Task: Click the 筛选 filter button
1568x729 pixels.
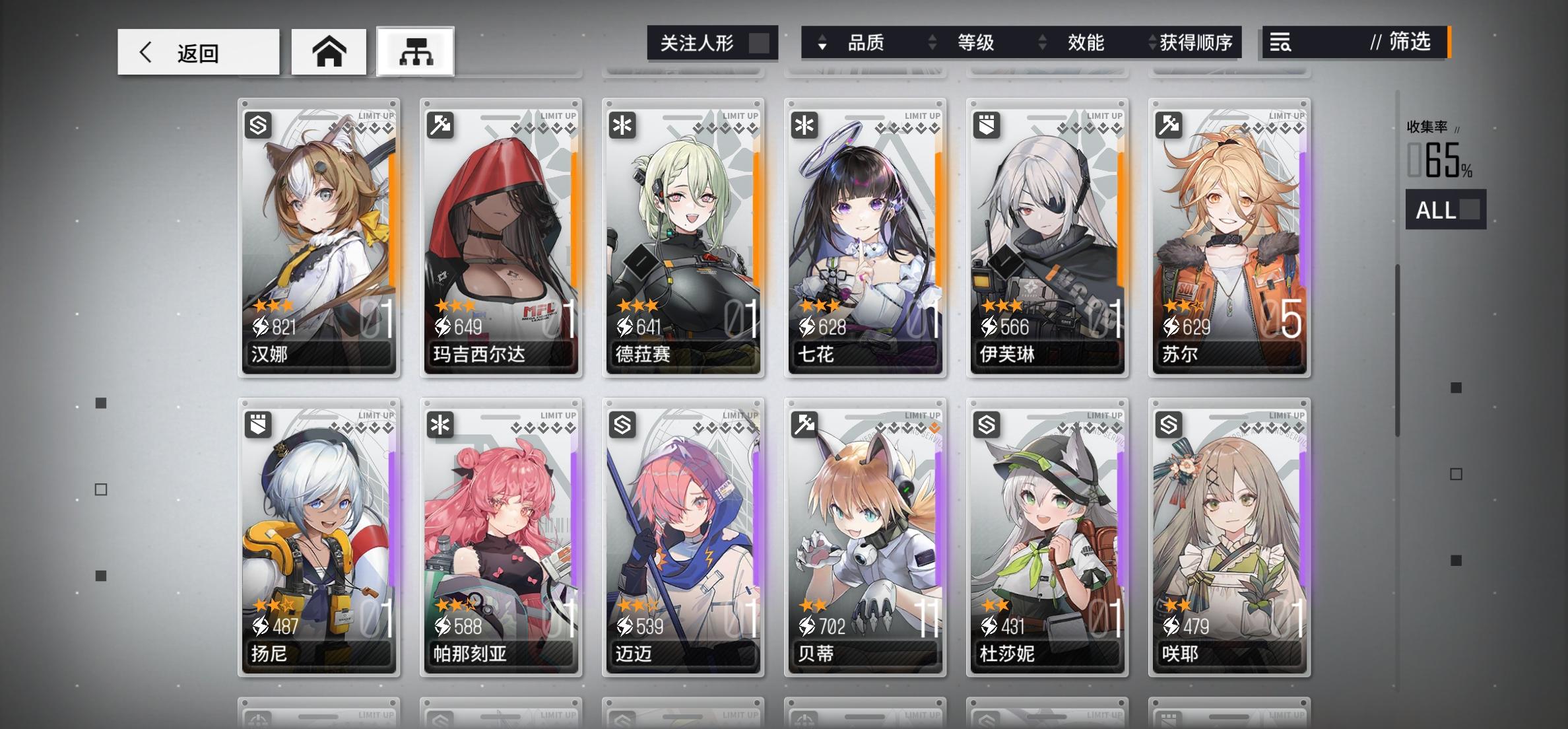Action: click(x=1409, y=43)
